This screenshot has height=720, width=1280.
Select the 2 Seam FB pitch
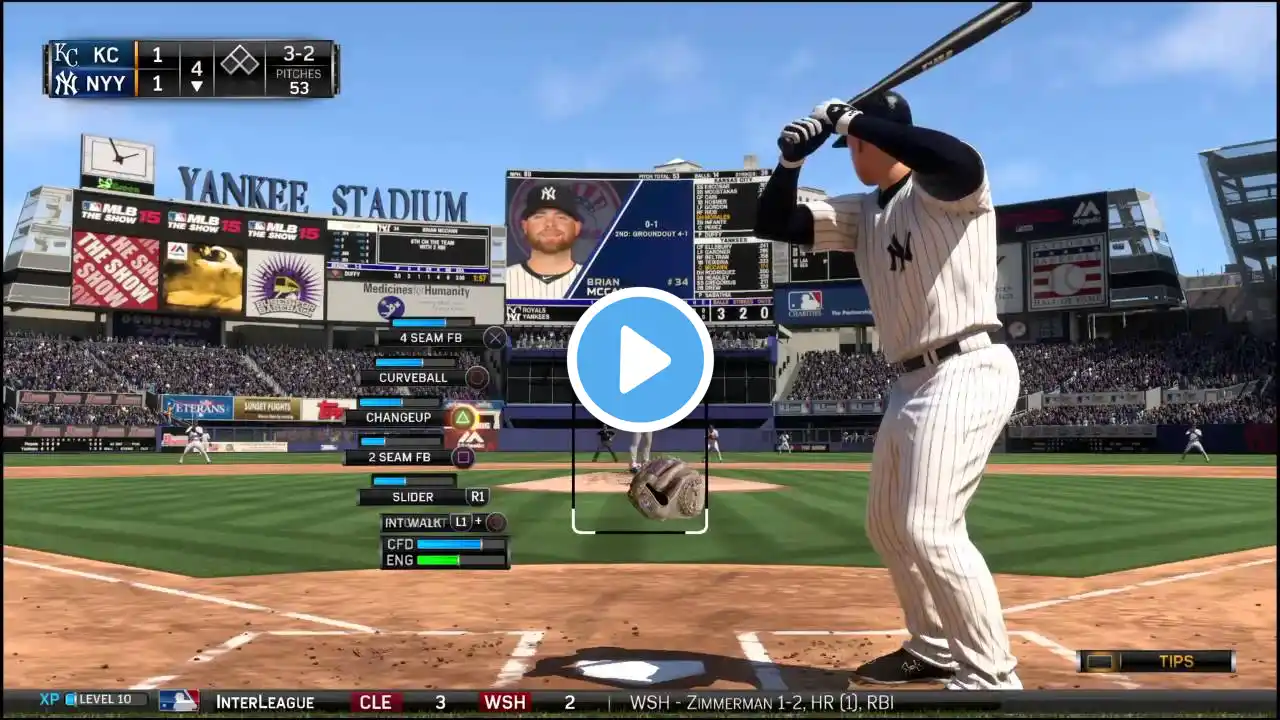tap(399, 457)
